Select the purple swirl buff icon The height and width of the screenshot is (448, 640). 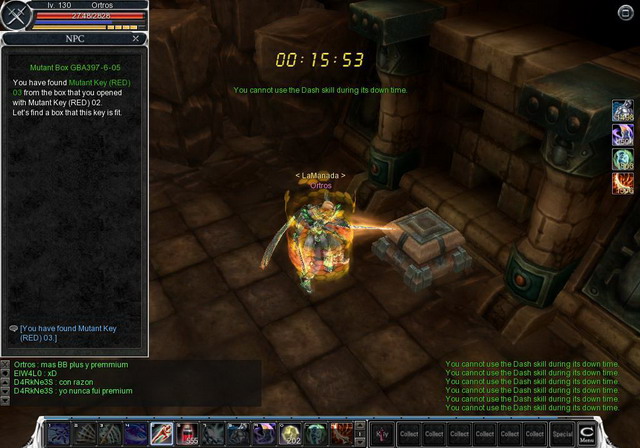click(x=622, y=136)
